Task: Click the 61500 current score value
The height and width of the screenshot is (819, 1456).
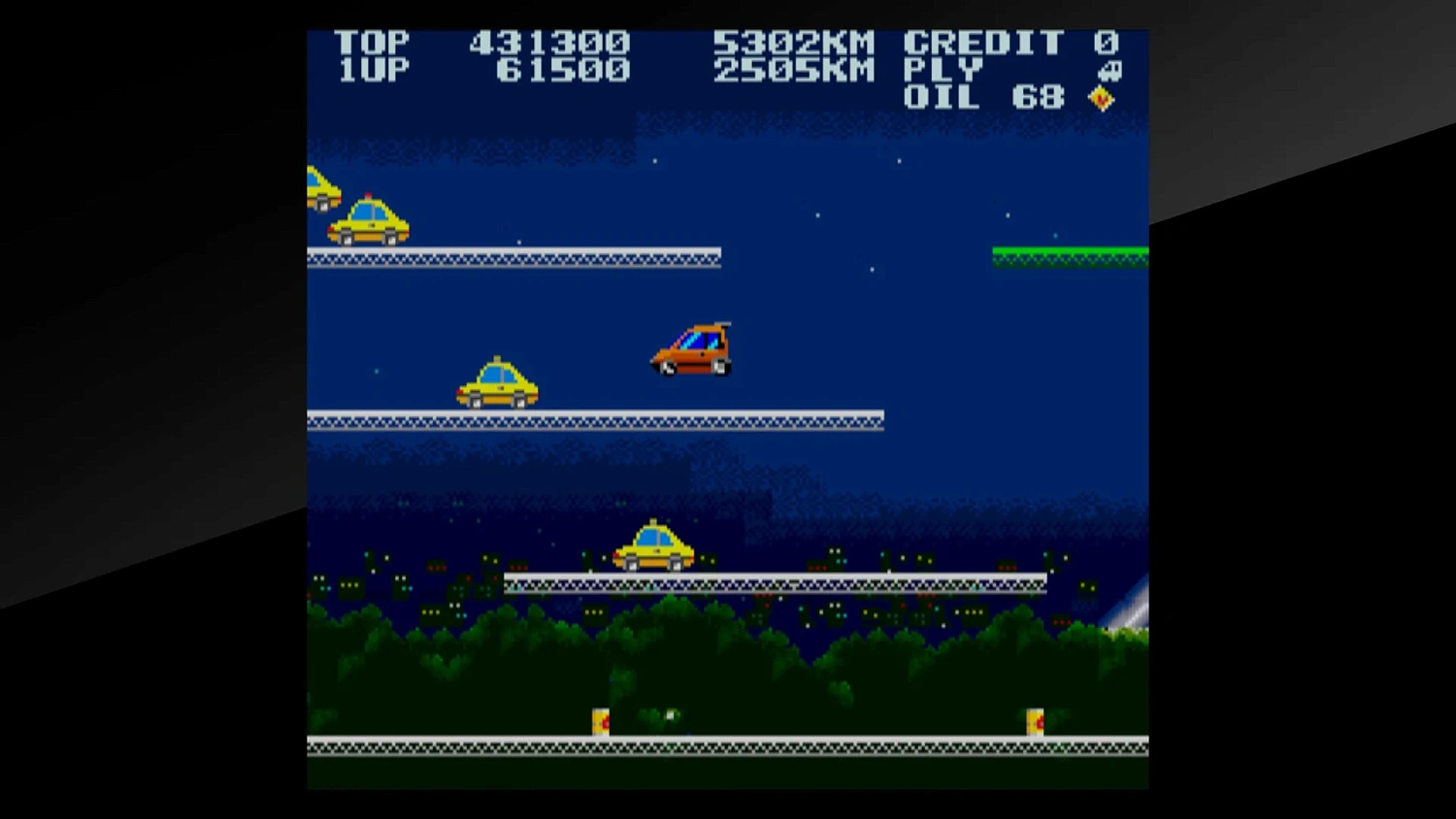Action: click(x=563, y=70)
